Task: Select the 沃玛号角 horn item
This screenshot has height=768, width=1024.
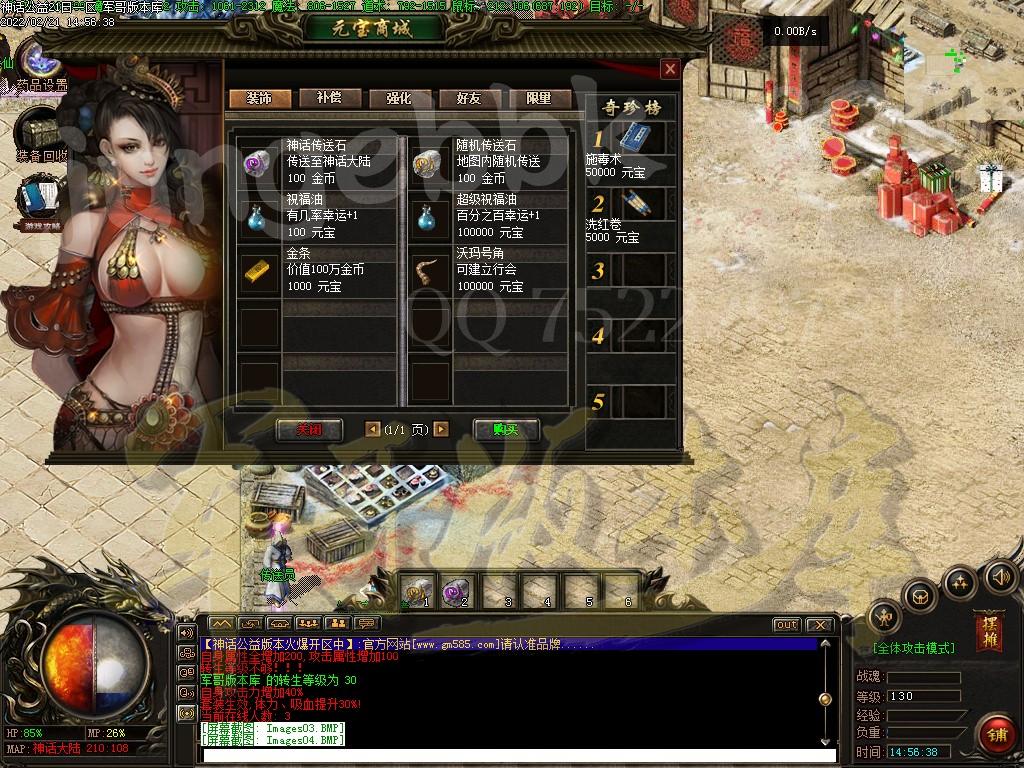Action: 430,270
